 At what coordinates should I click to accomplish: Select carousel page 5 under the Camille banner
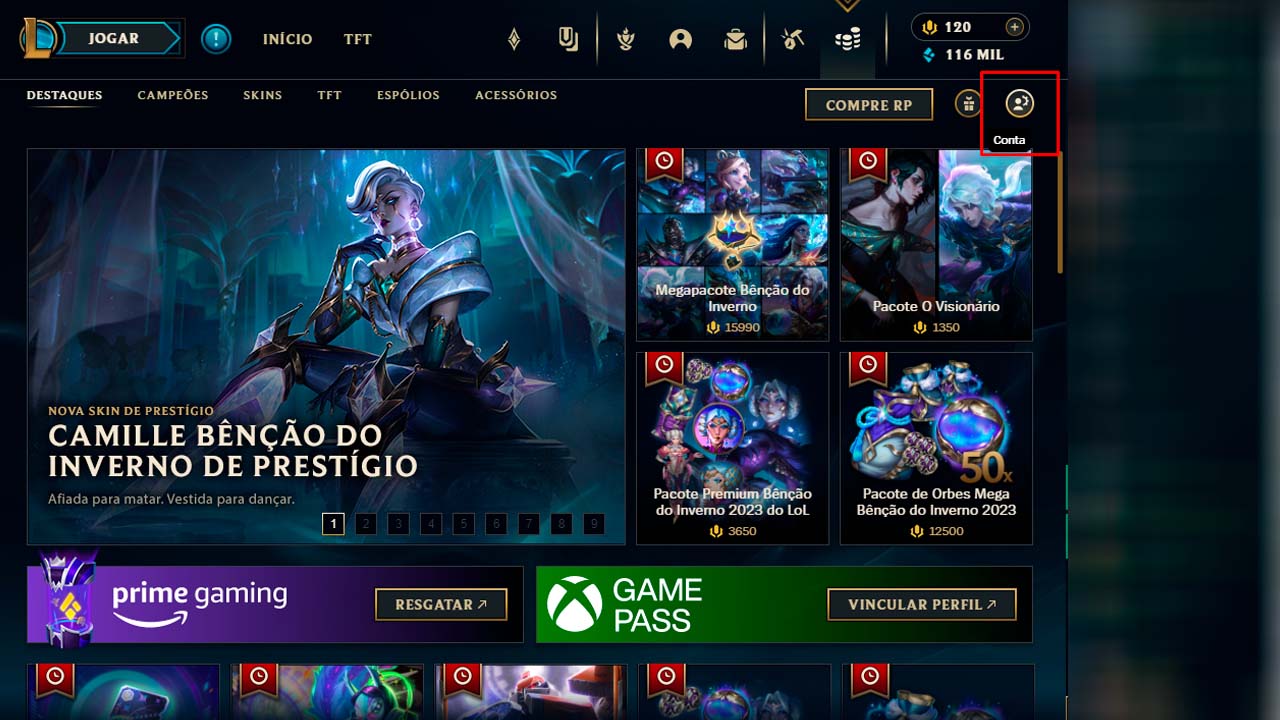click(x=463, y=523)
